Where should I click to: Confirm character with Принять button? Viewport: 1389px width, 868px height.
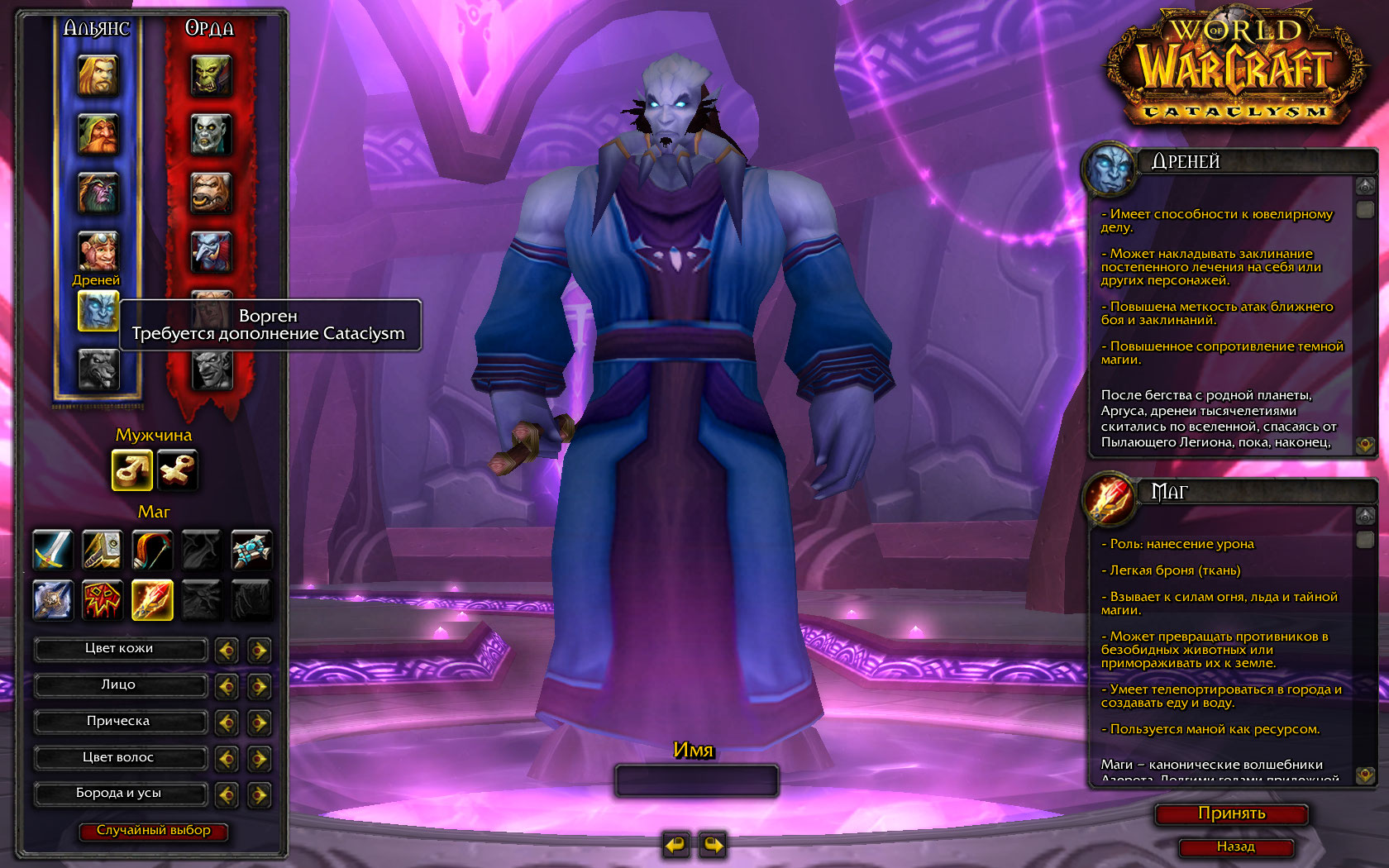point(1231,814)
